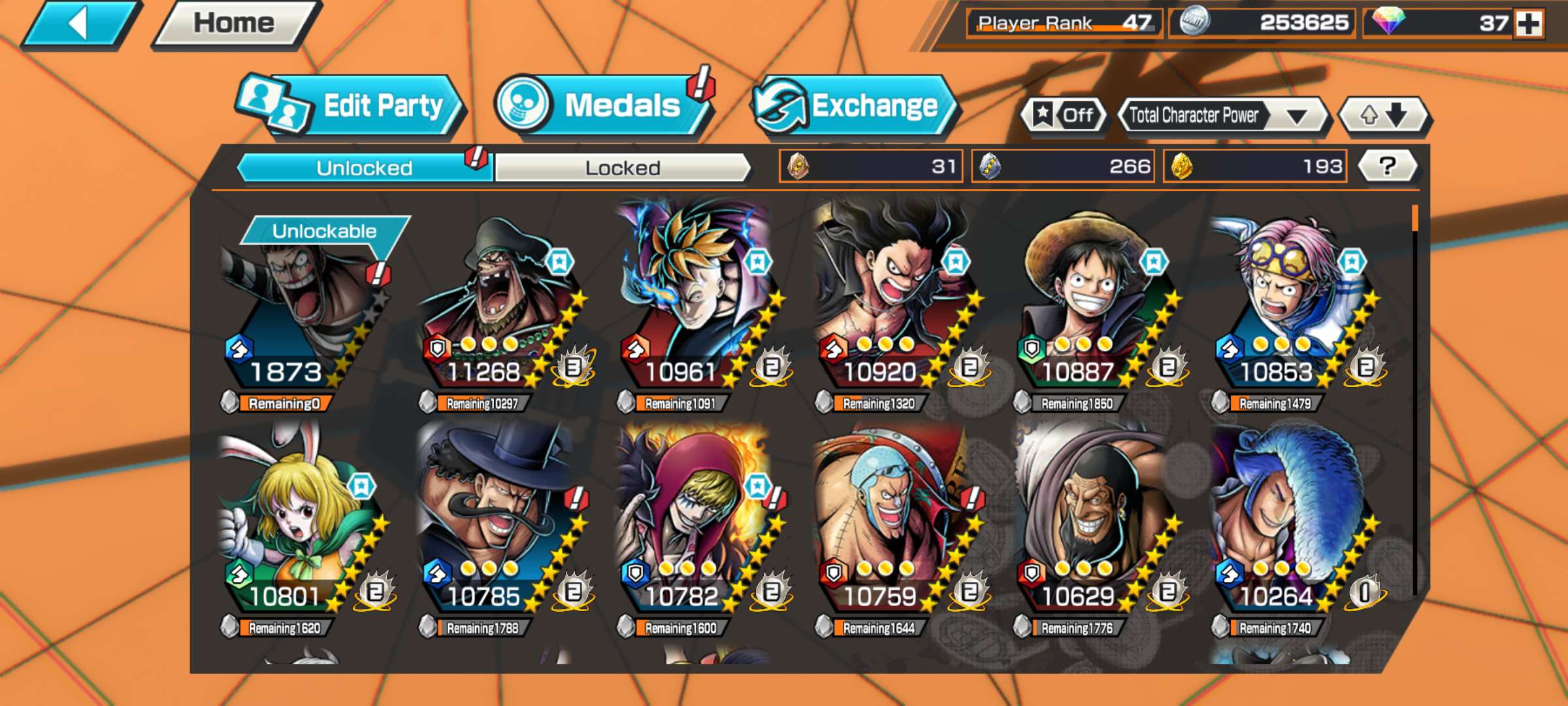Open the Medals screen
The width and height of the screenshot is (1568, 706).
[x=604, y=106]
